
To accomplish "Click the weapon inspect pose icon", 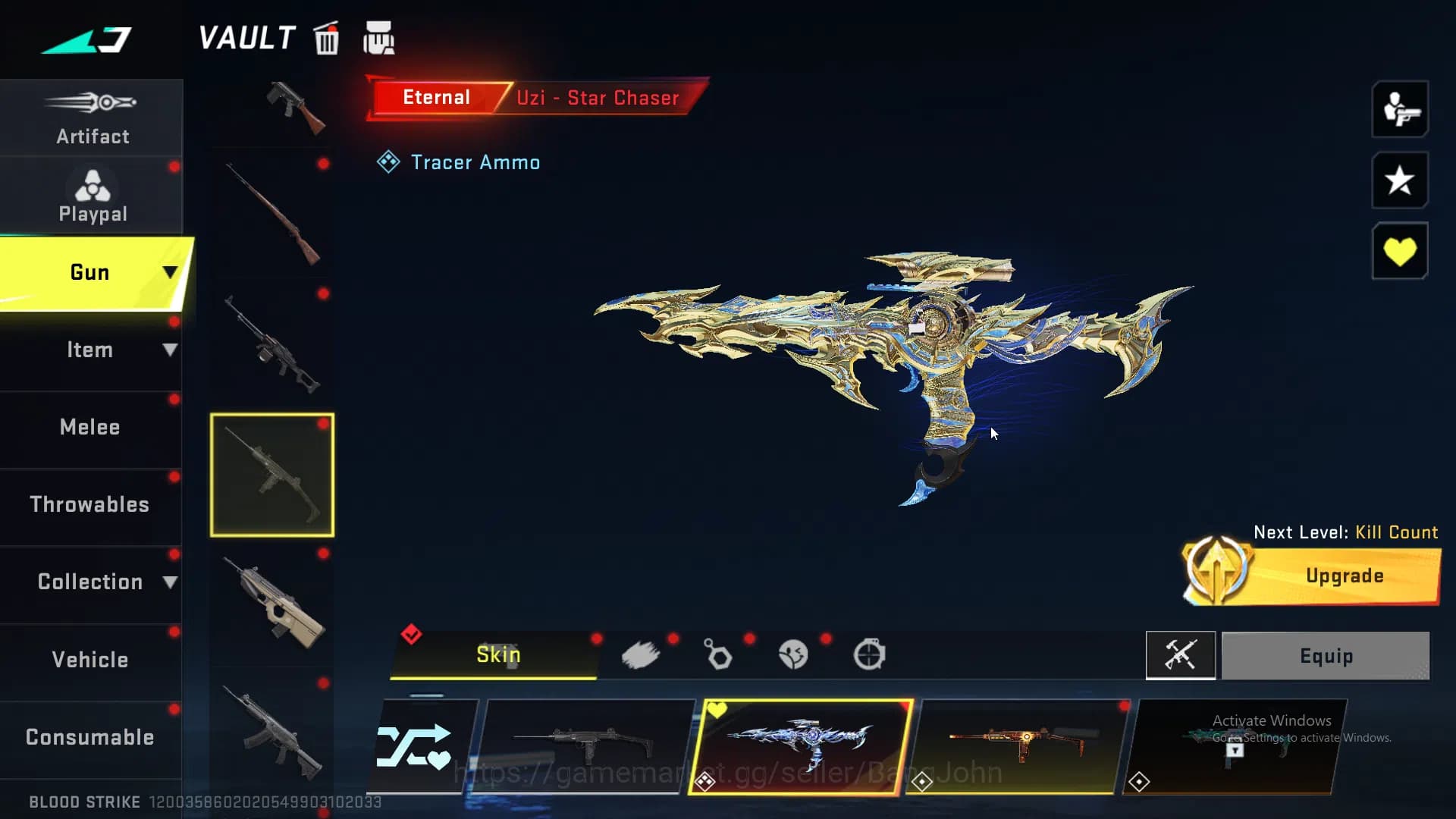I will (x=1399, y=110).
